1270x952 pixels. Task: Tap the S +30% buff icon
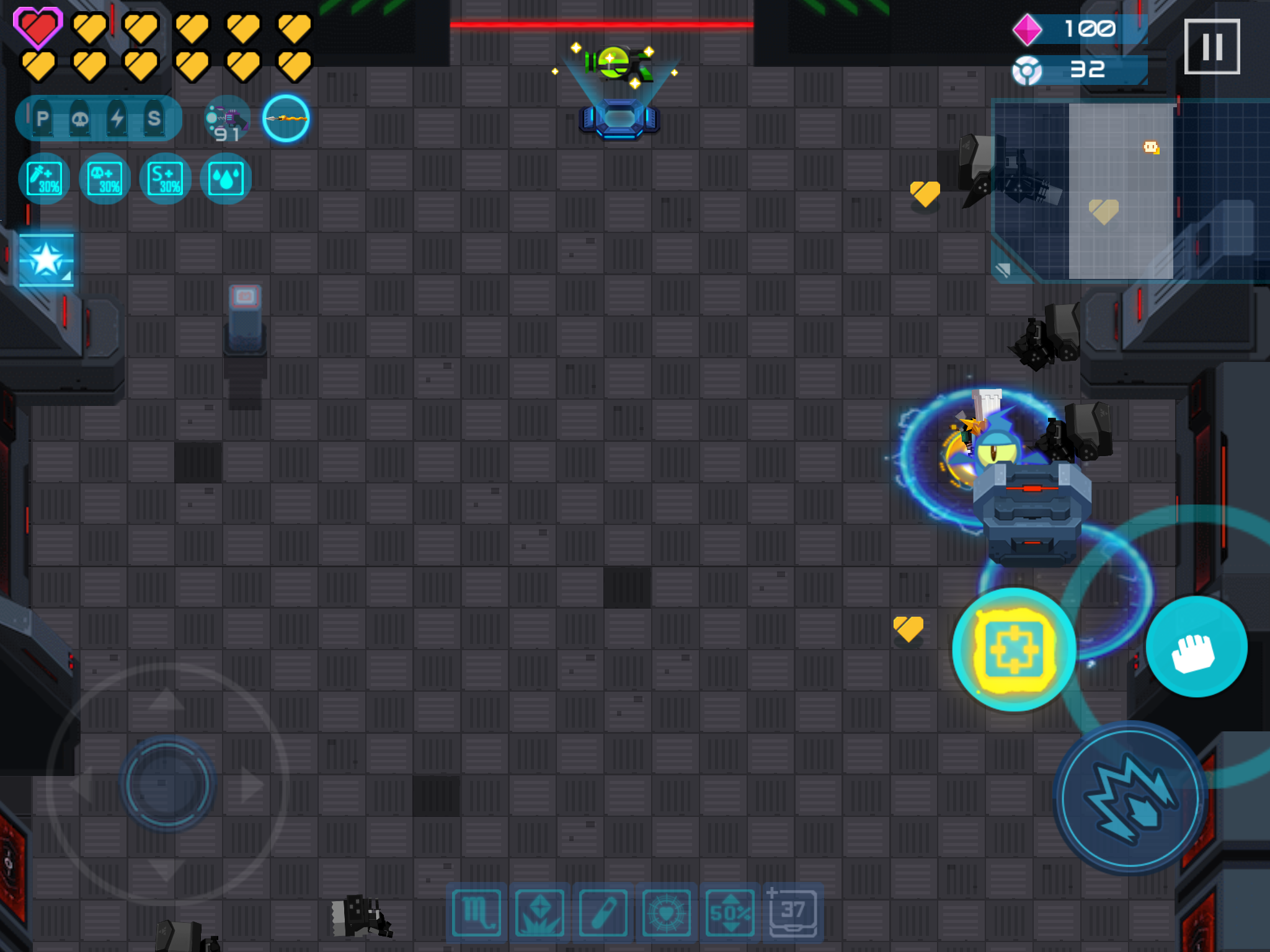pos(165,179)
